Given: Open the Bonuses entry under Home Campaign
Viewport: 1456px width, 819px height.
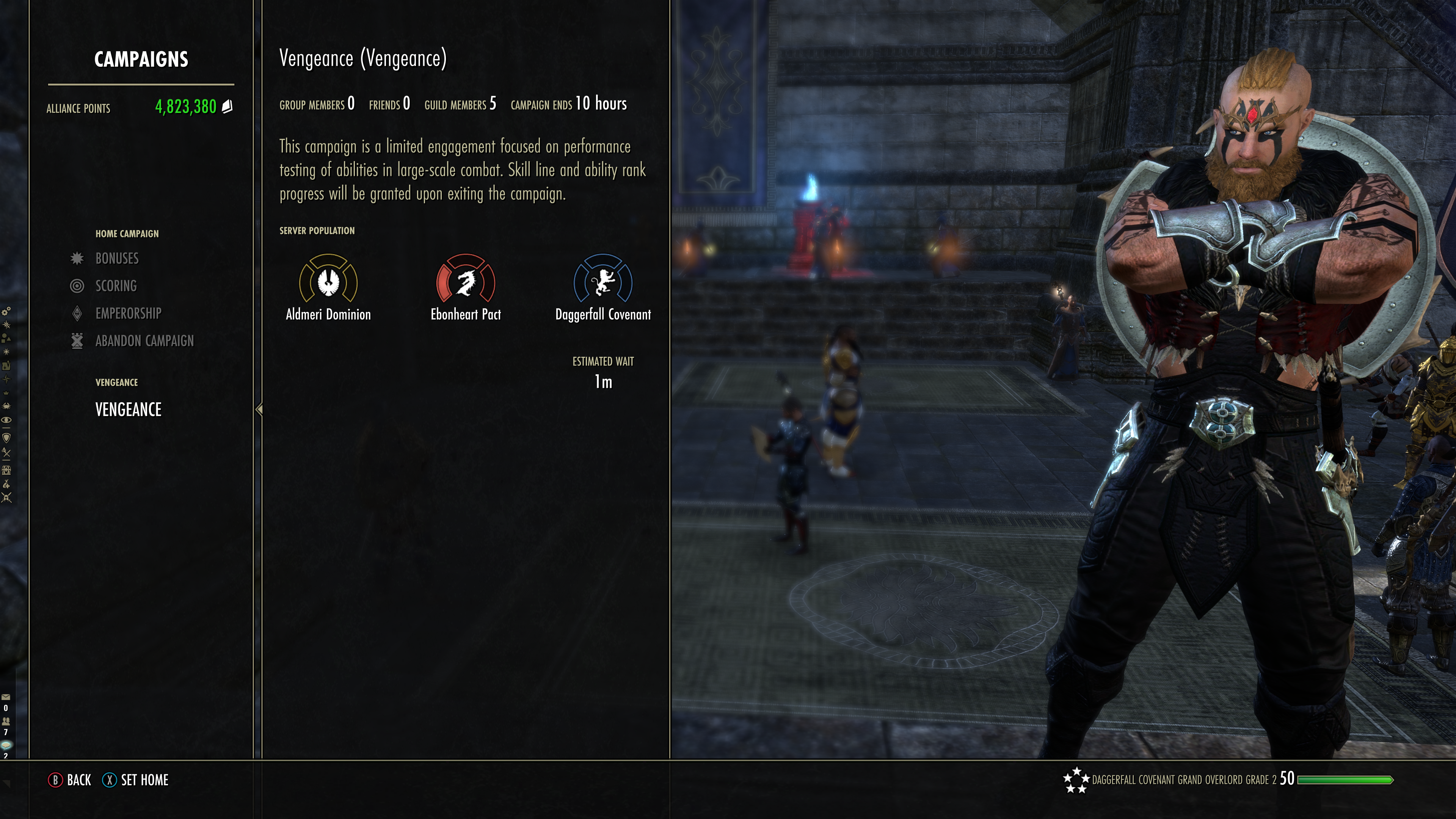Looking at the screenshot, I should 117,258.
